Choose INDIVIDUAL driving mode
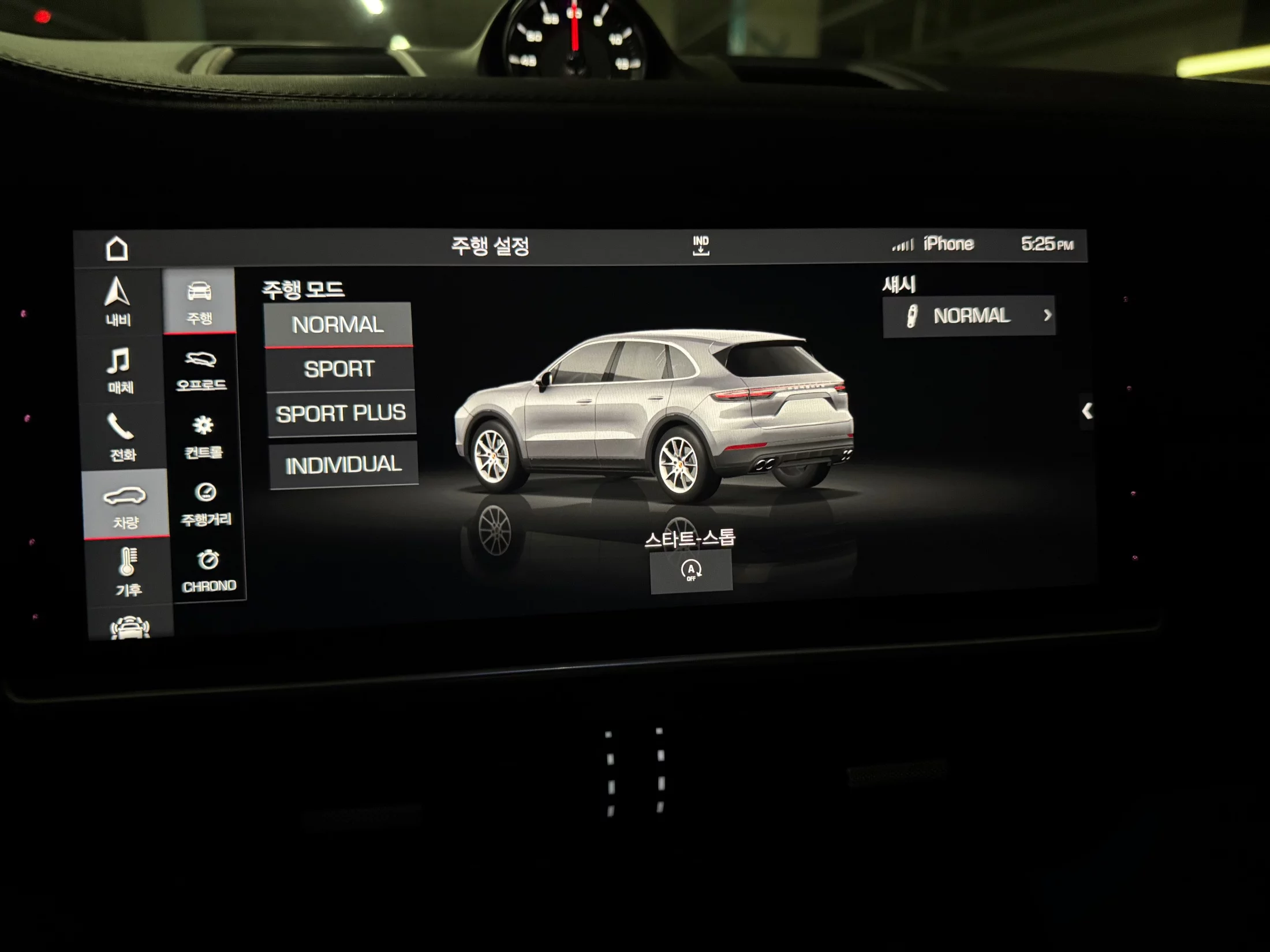1270x952 pixels. click(343, 464)
